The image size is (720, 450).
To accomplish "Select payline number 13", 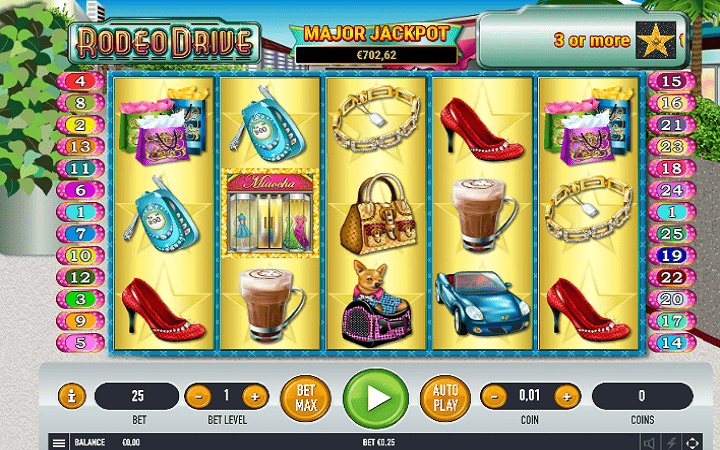I will 81,147.
